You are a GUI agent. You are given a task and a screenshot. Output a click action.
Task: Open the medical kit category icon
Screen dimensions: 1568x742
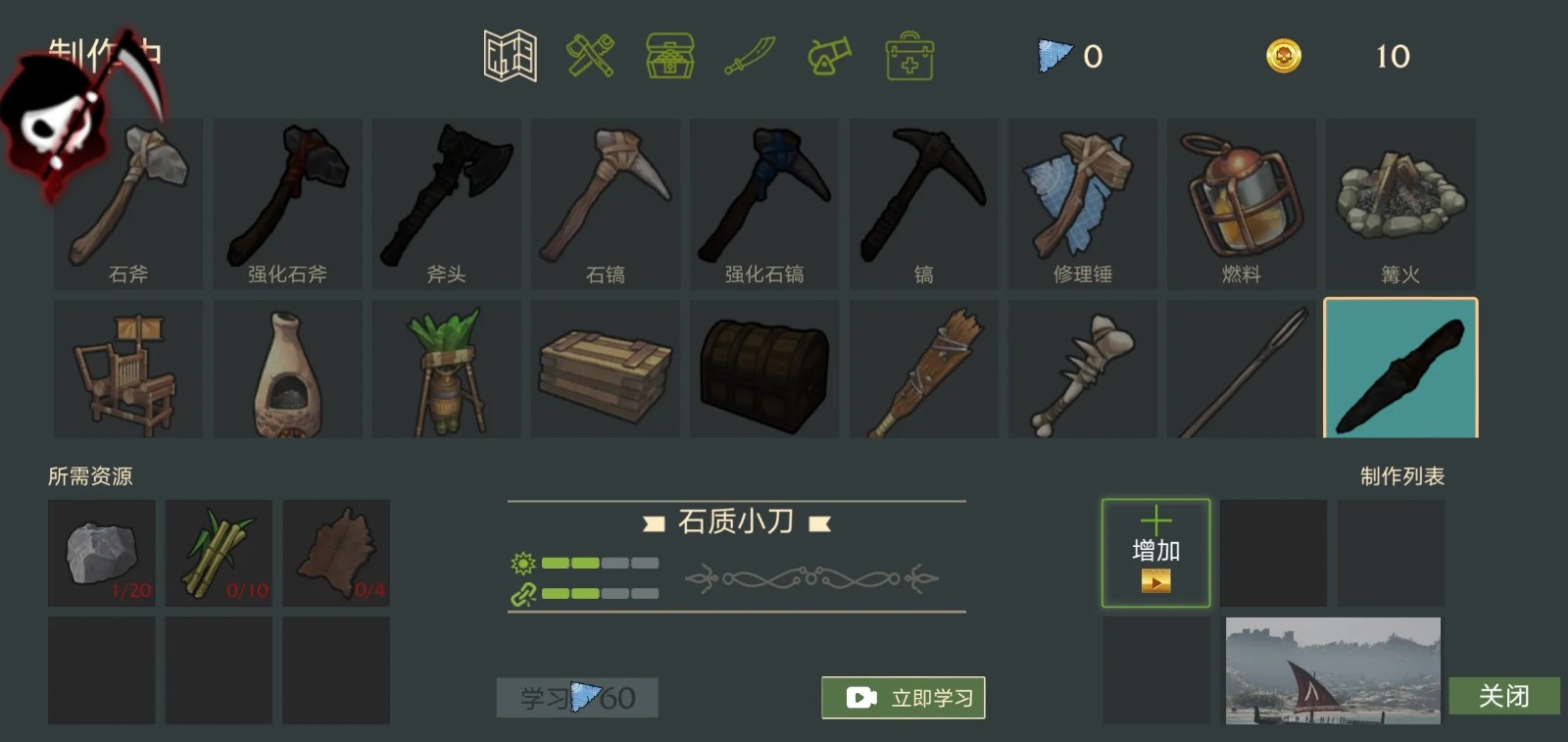point(907,57)
